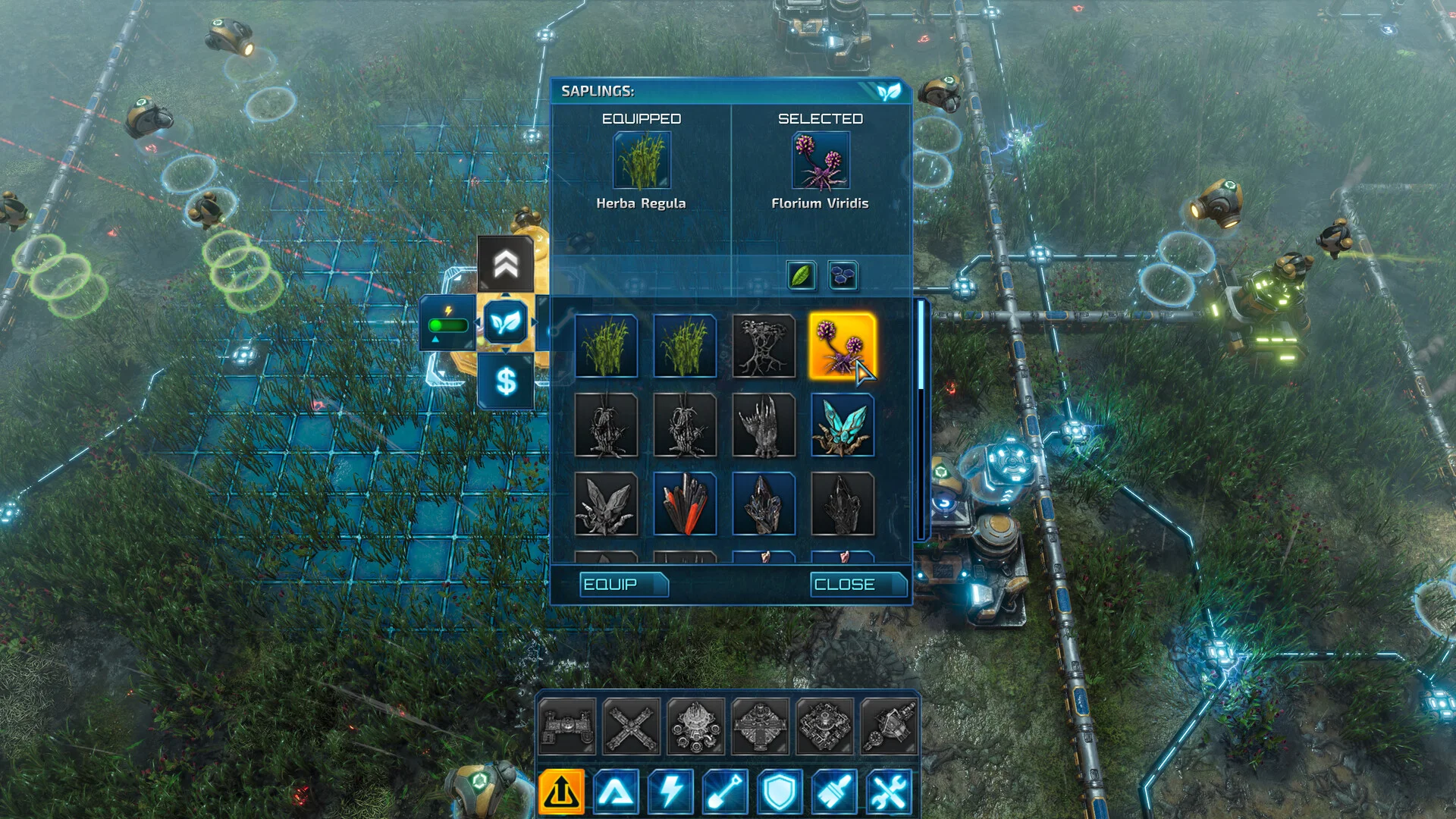Click the upgrade double-chevron button

(x=506, y=265)
